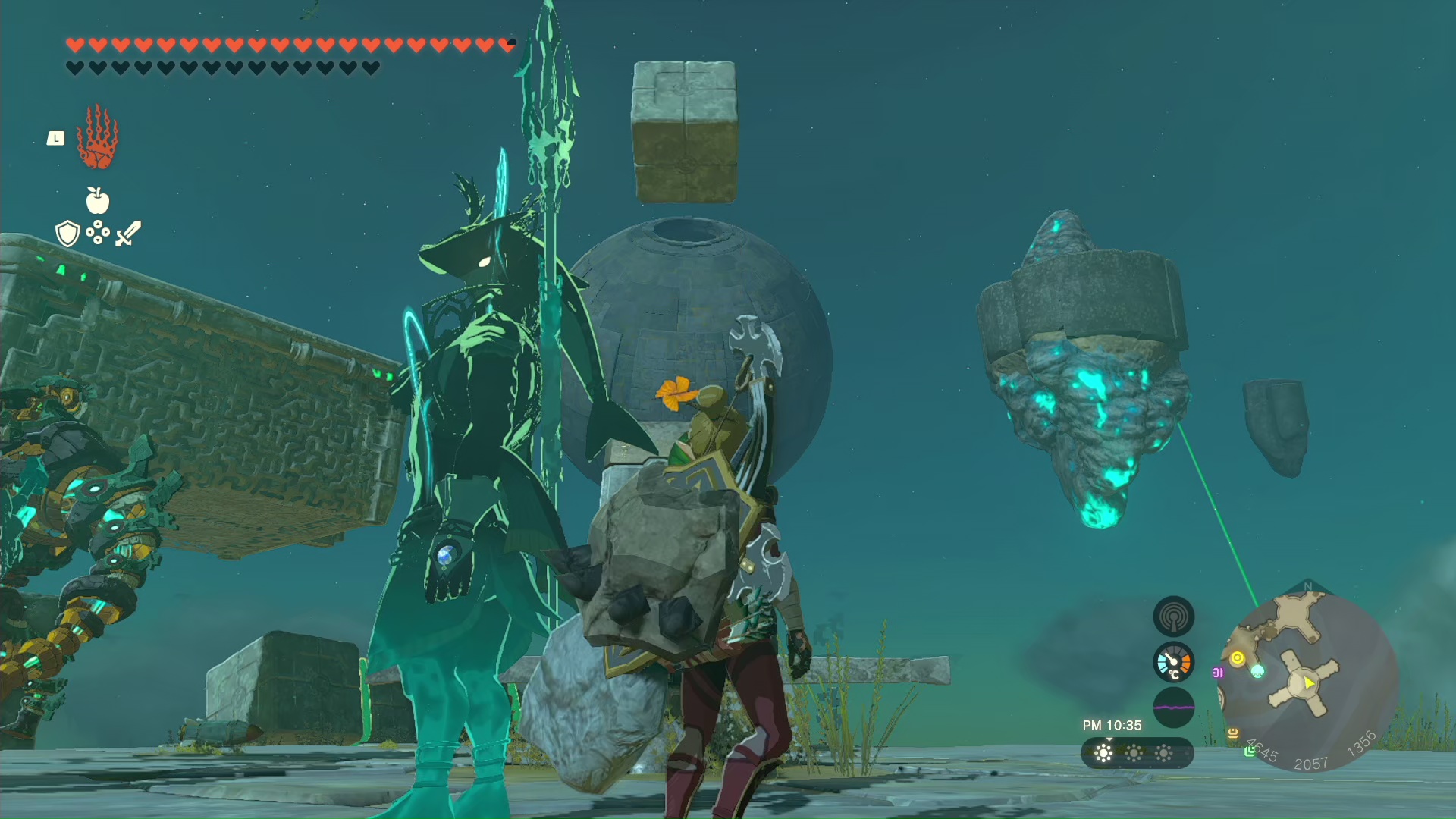Select the cyan glowing marker on minimap

tap(1257, 670)
